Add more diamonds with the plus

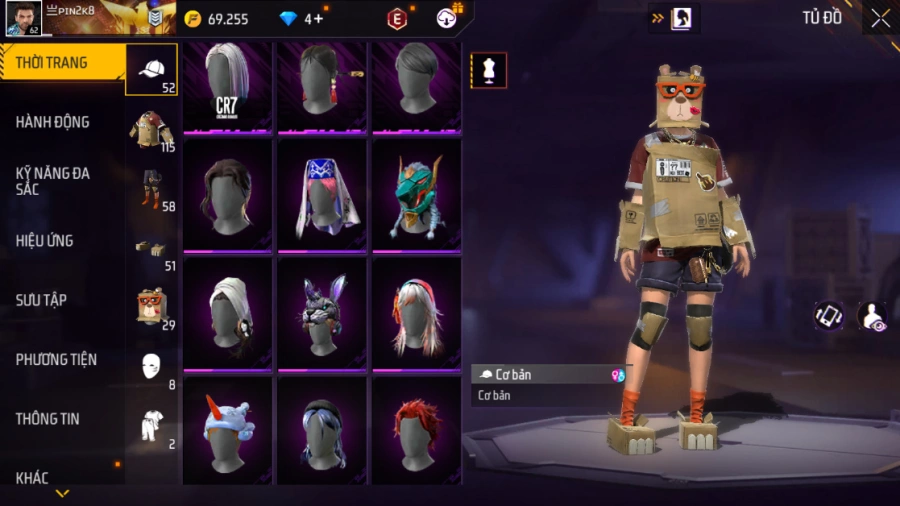(317, 19)
